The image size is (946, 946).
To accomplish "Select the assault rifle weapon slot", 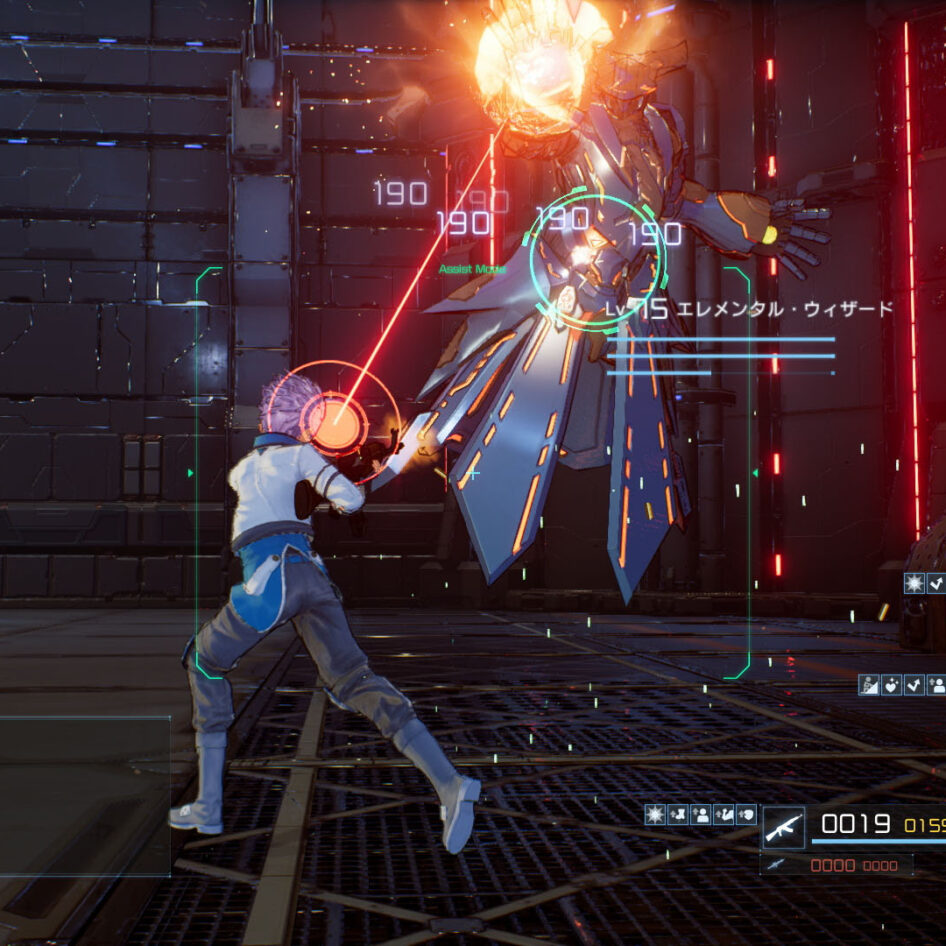I will coord(784,827).
